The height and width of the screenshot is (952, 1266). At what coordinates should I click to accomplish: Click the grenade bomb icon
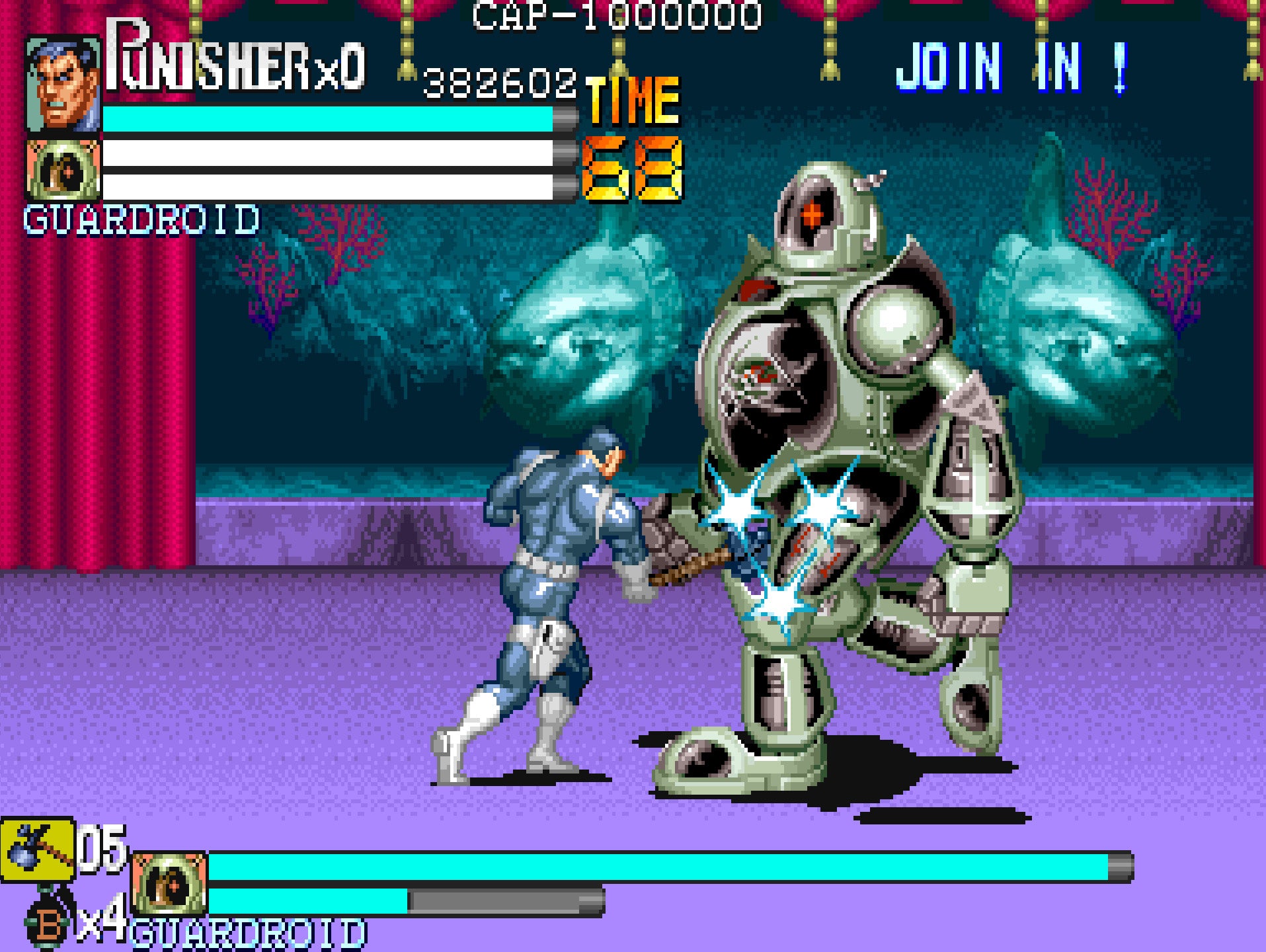(x=48, y=922)
